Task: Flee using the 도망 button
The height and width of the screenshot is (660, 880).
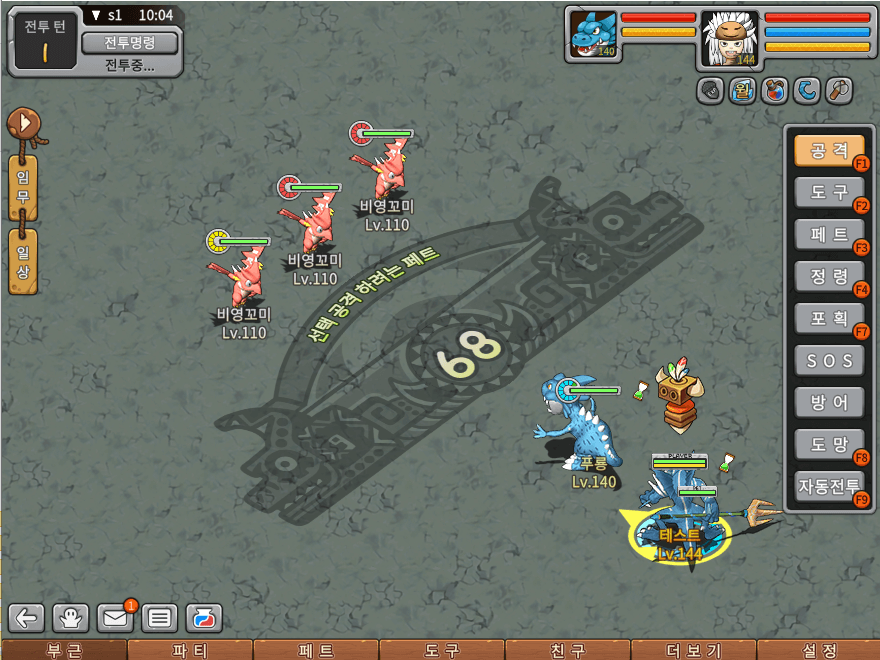Action: tap(828, 443)
